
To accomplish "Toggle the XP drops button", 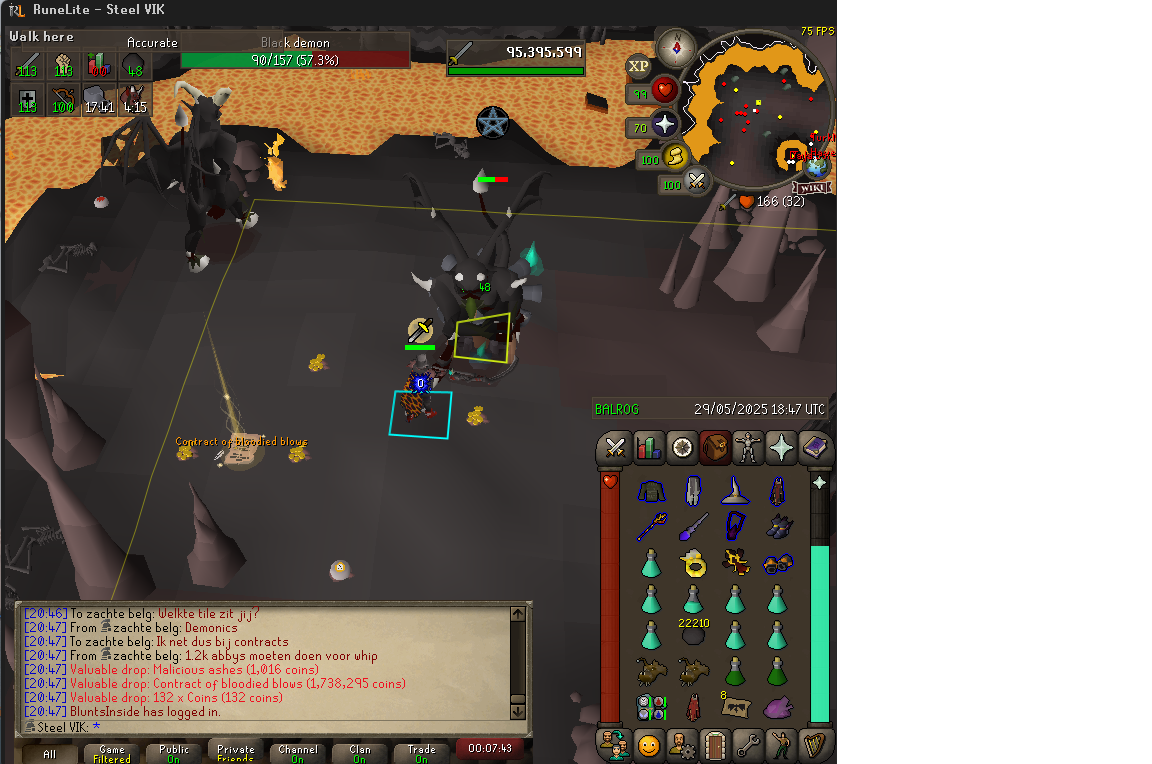I will (x=638, y=67).
